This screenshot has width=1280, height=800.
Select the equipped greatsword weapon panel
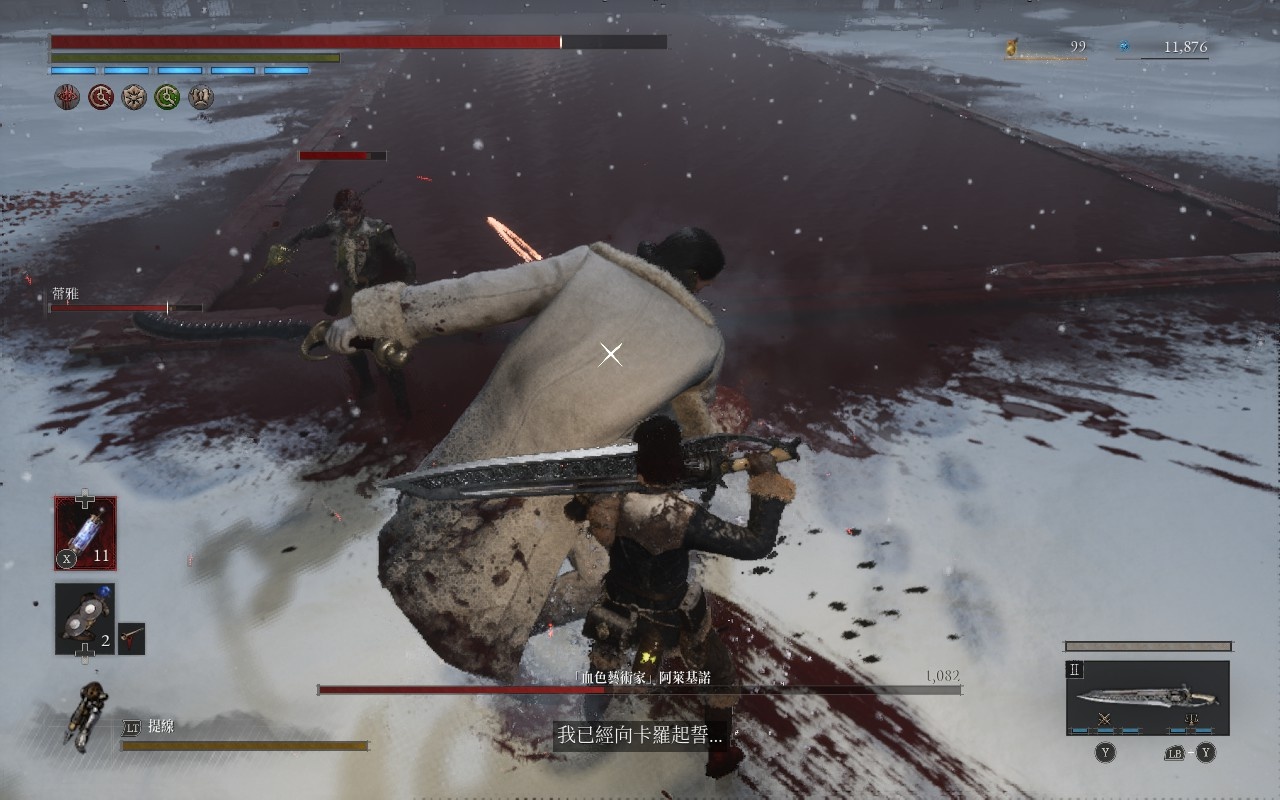[1147, 697]
